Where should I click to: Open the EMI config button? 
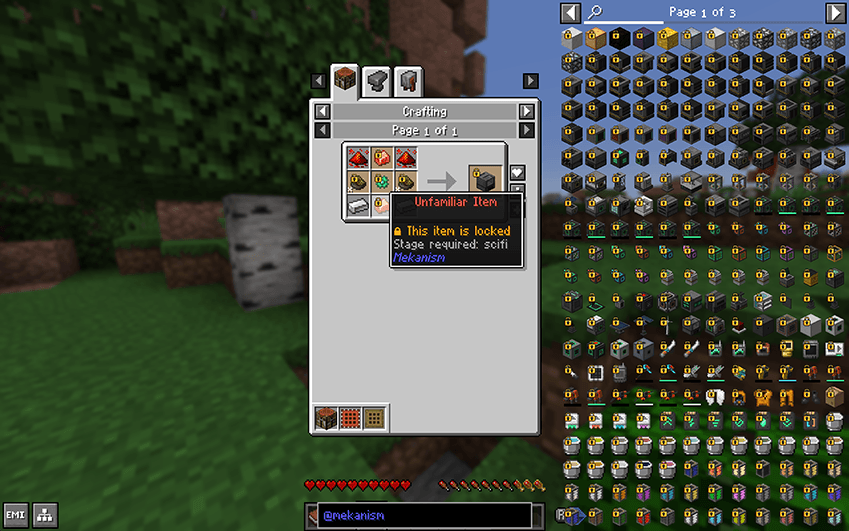coord(15,515)
